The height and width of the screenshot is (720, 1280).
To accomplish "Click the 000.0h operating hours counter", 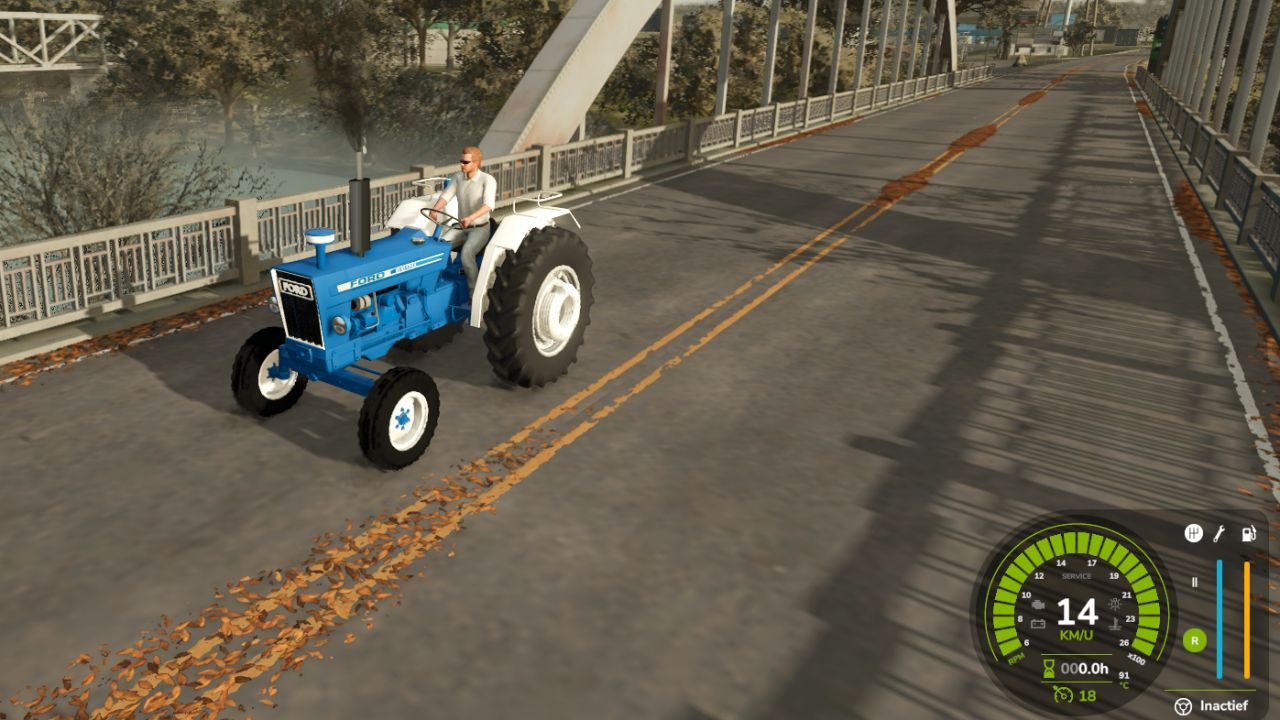I will tap(1084, 668).
